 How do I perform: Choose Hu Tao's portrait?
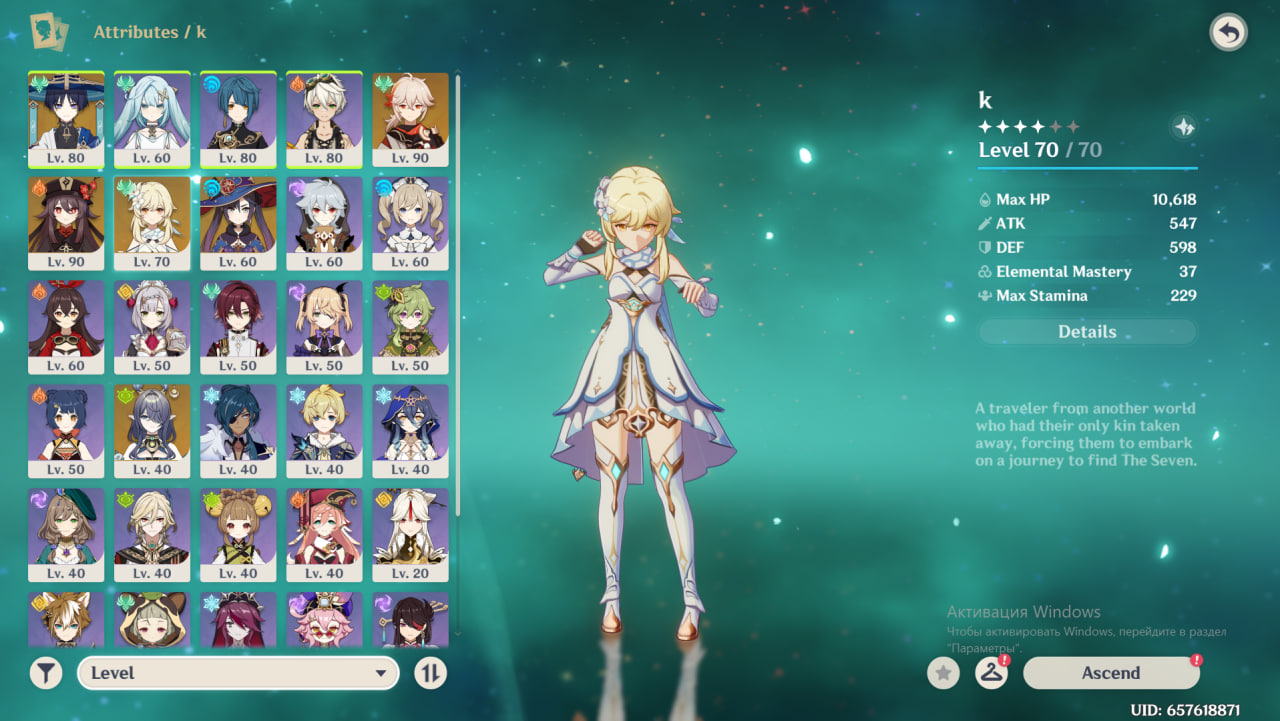pos(66,223)
